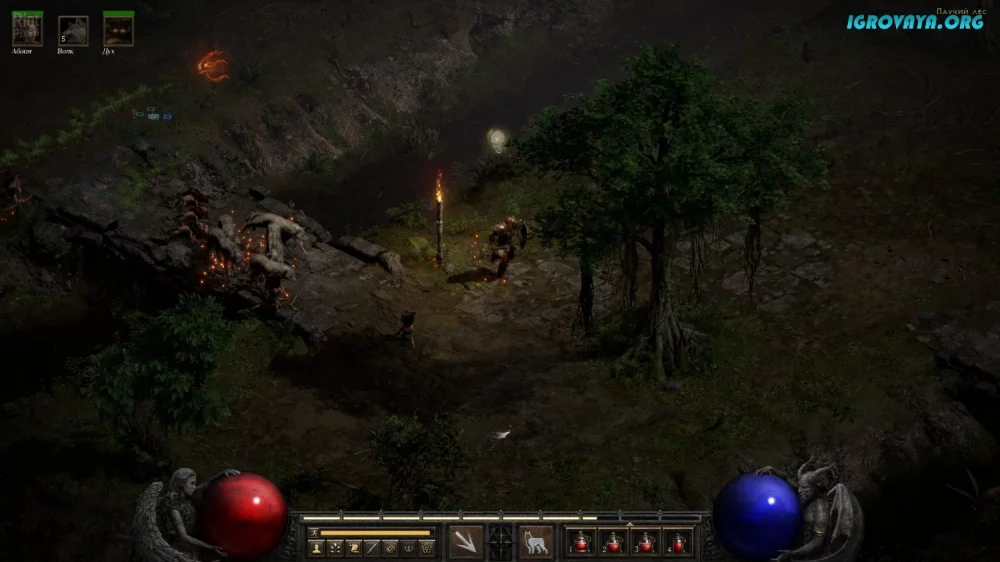Use the red potion in belt slot 3
Viewport: 1000px width, 562px height.
click(647, 543)
